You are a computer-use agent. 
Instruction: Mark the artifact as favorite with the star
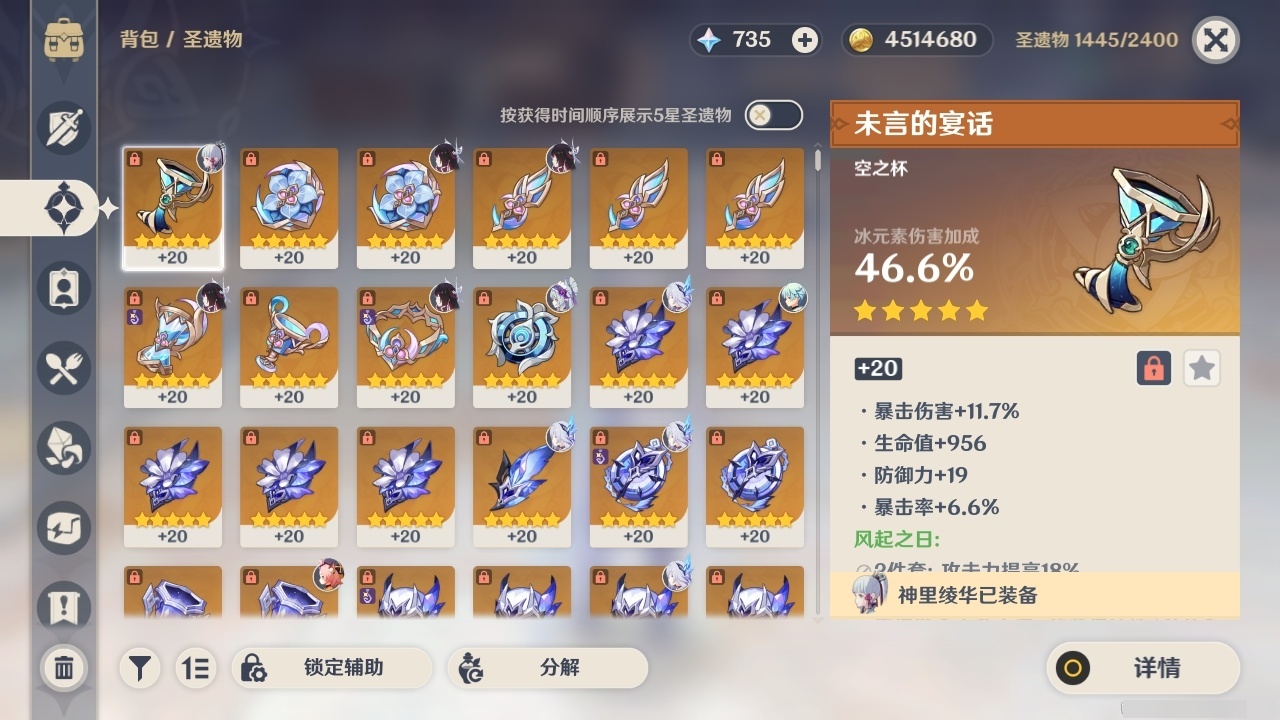point(1202,368)
